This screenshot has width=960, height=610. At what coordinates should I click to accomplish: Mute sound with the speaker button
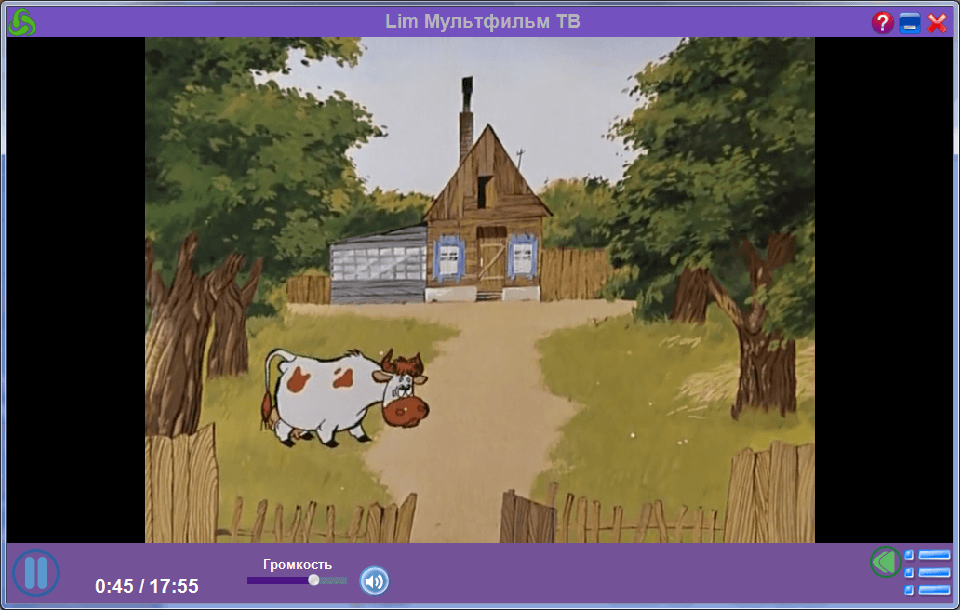pyautogui.click(x=374, y=580)
